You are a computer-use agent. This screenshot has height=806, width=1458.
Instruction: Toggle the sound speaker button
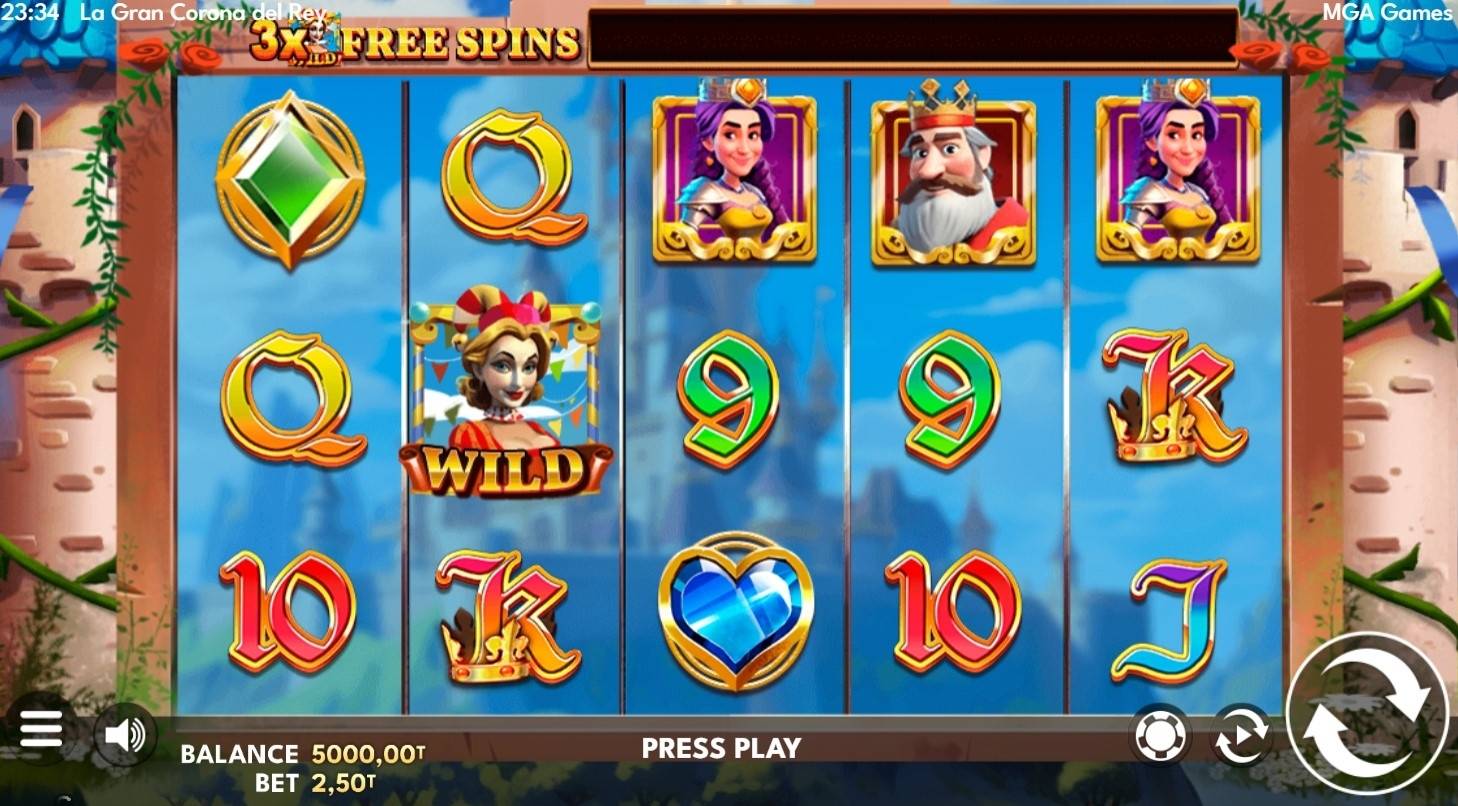click(x=126, y=735)
